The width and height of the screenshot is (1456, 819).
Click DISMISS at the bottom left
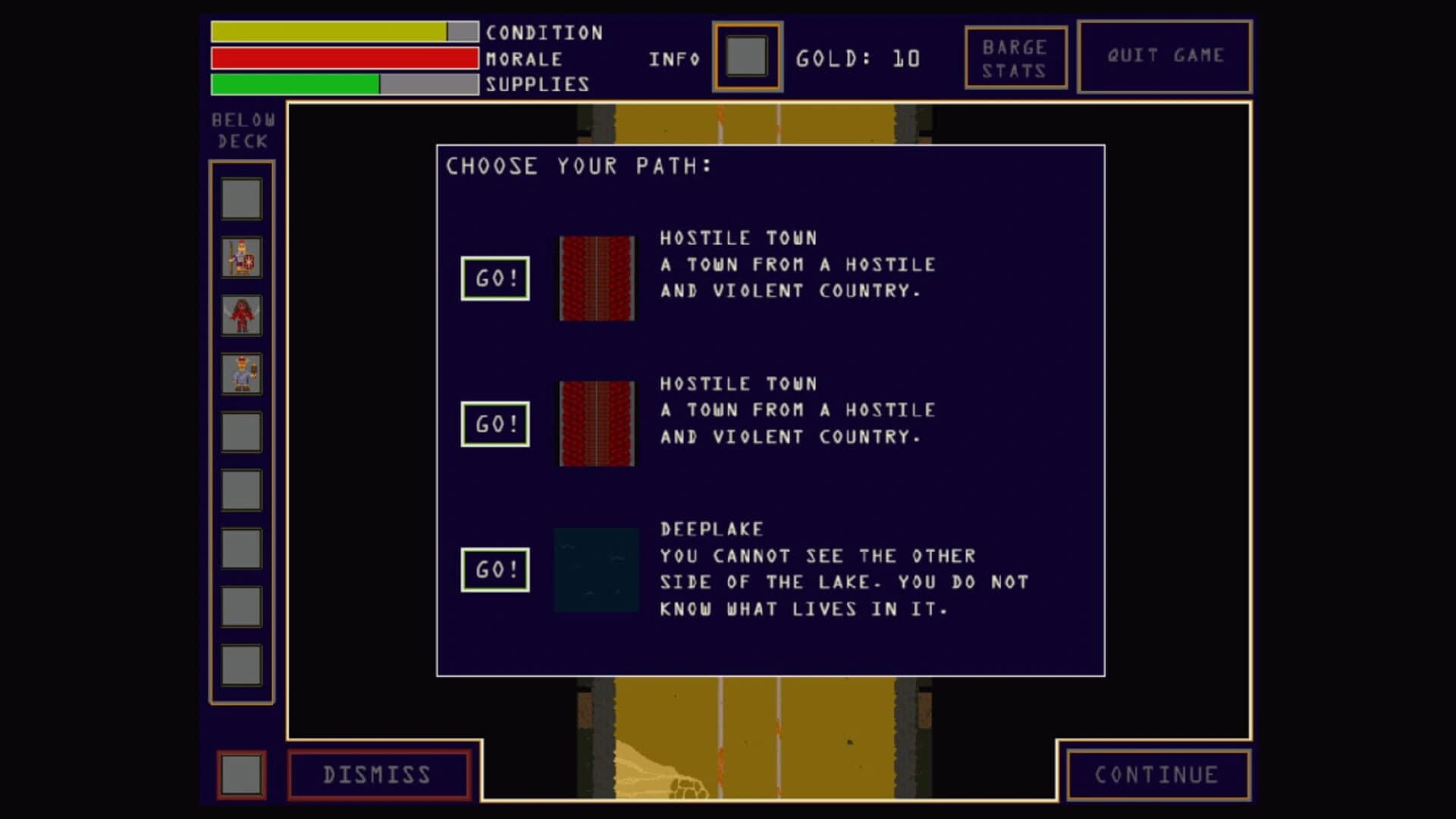pyautogui.click(x=377, y=773)
